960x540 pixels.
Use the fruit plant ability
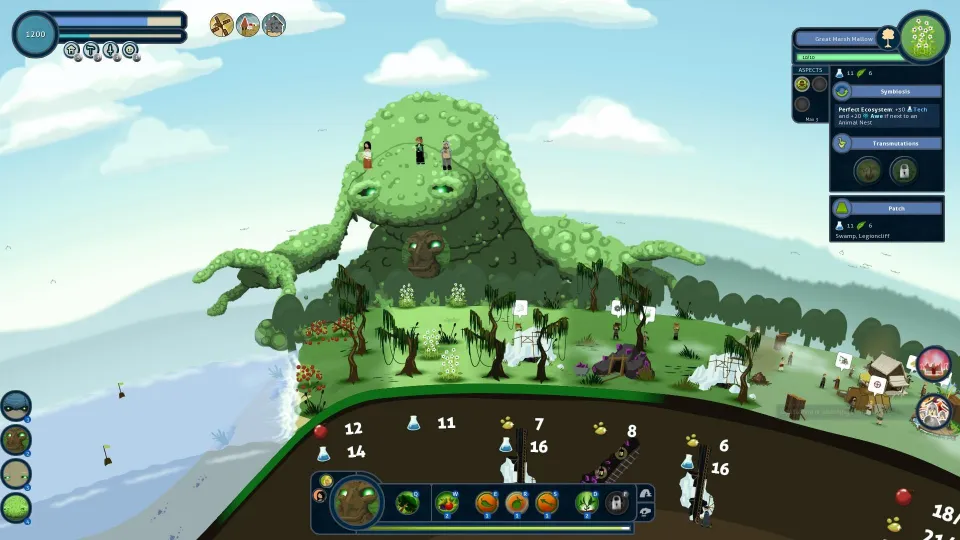pyautogui.click(x=447, y=502)
